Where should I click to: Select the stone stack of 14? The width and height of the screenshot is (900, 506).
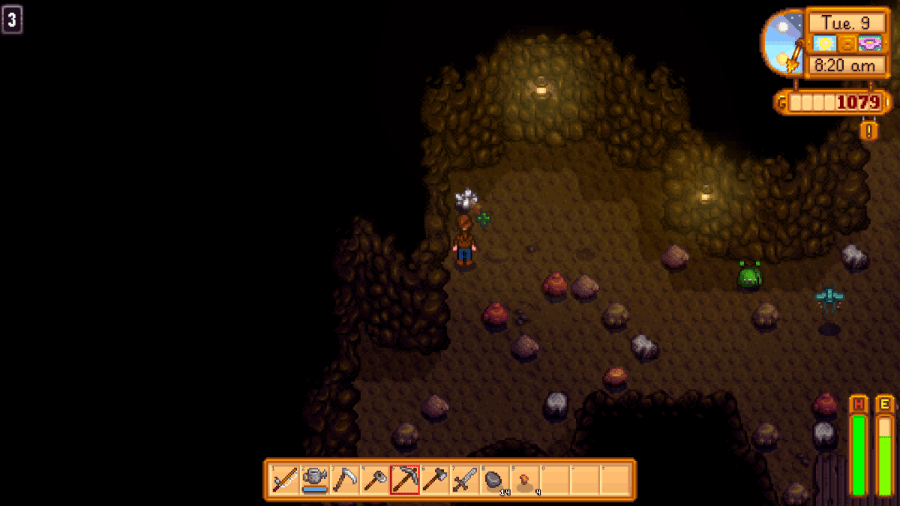(x=495, y=481)
